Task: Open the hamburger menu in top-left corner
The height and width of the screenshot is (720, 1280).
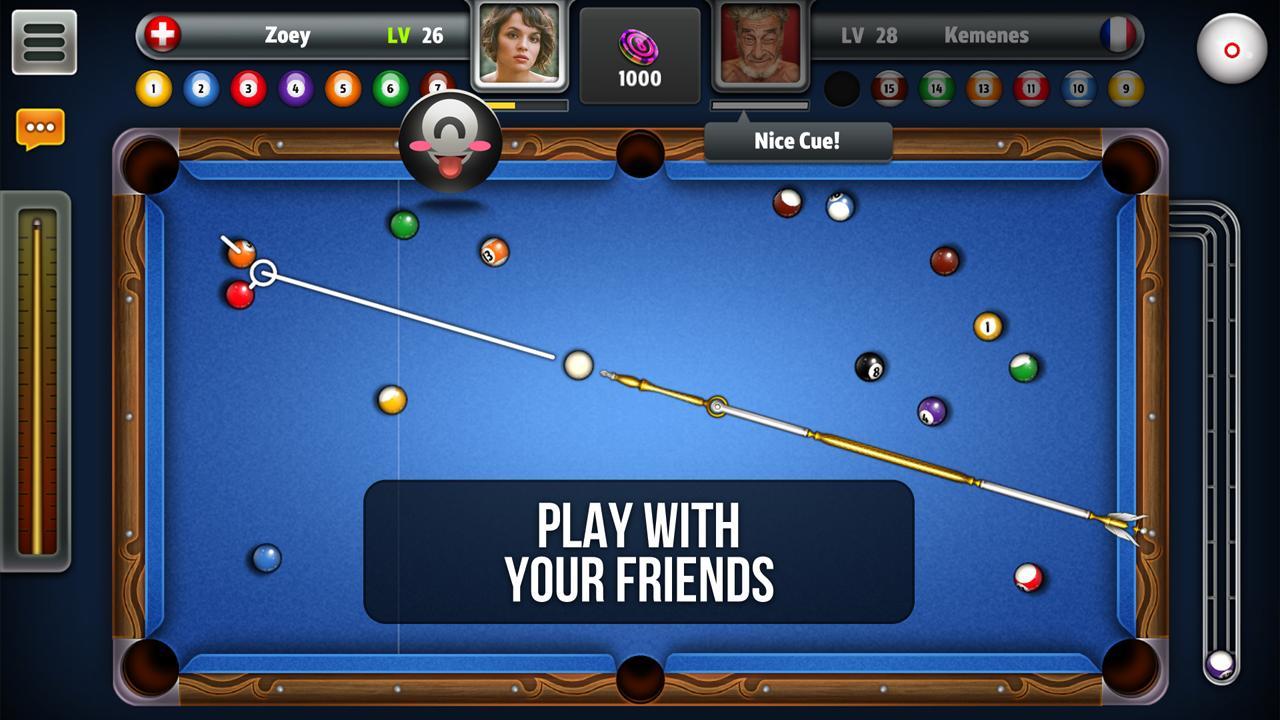Action: pos(44,42)
